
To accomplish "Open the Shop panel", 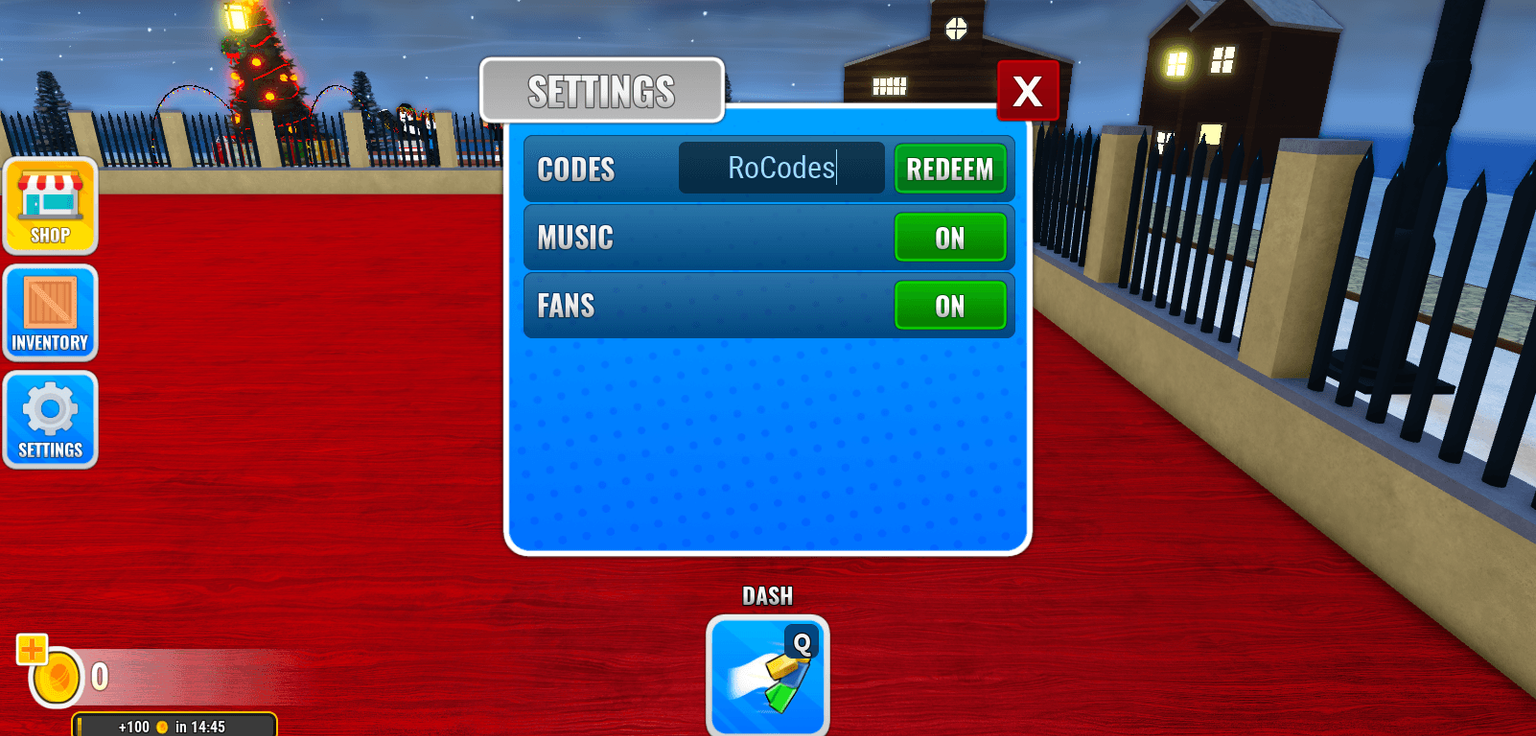I will 50,207.
